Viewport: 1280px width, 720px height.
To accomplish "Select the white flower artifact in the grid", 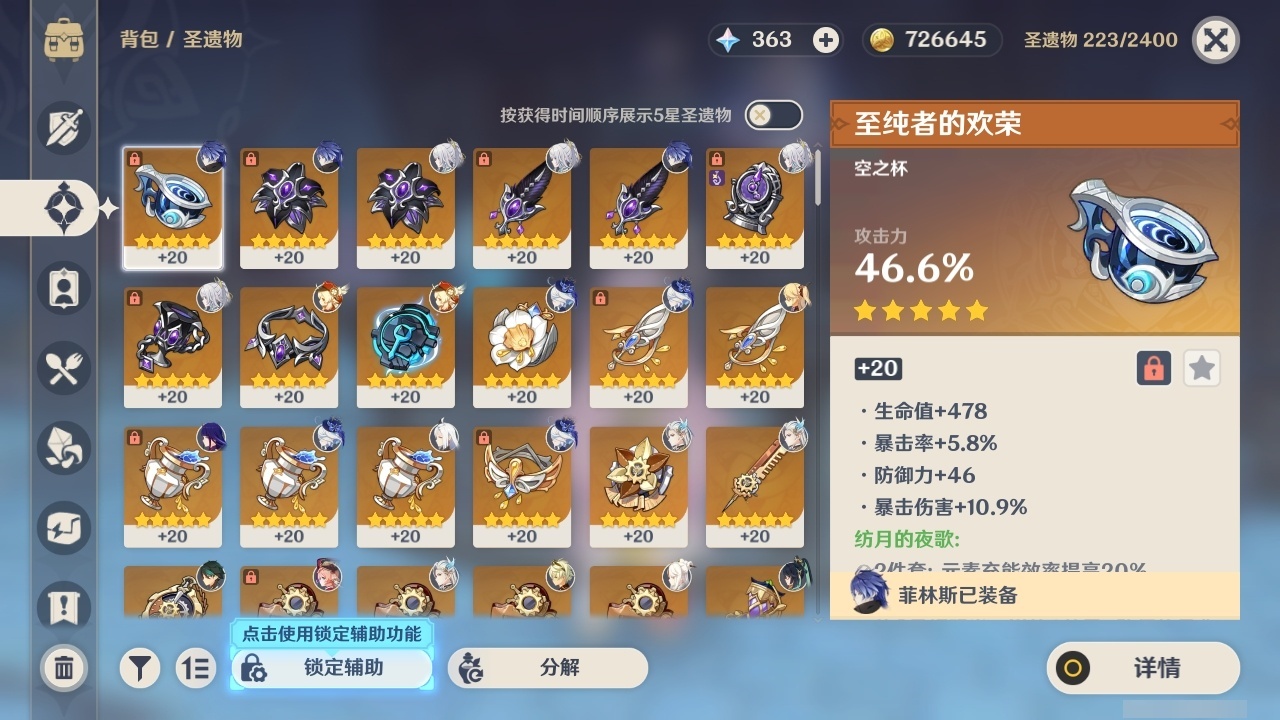I will [521, 344].
